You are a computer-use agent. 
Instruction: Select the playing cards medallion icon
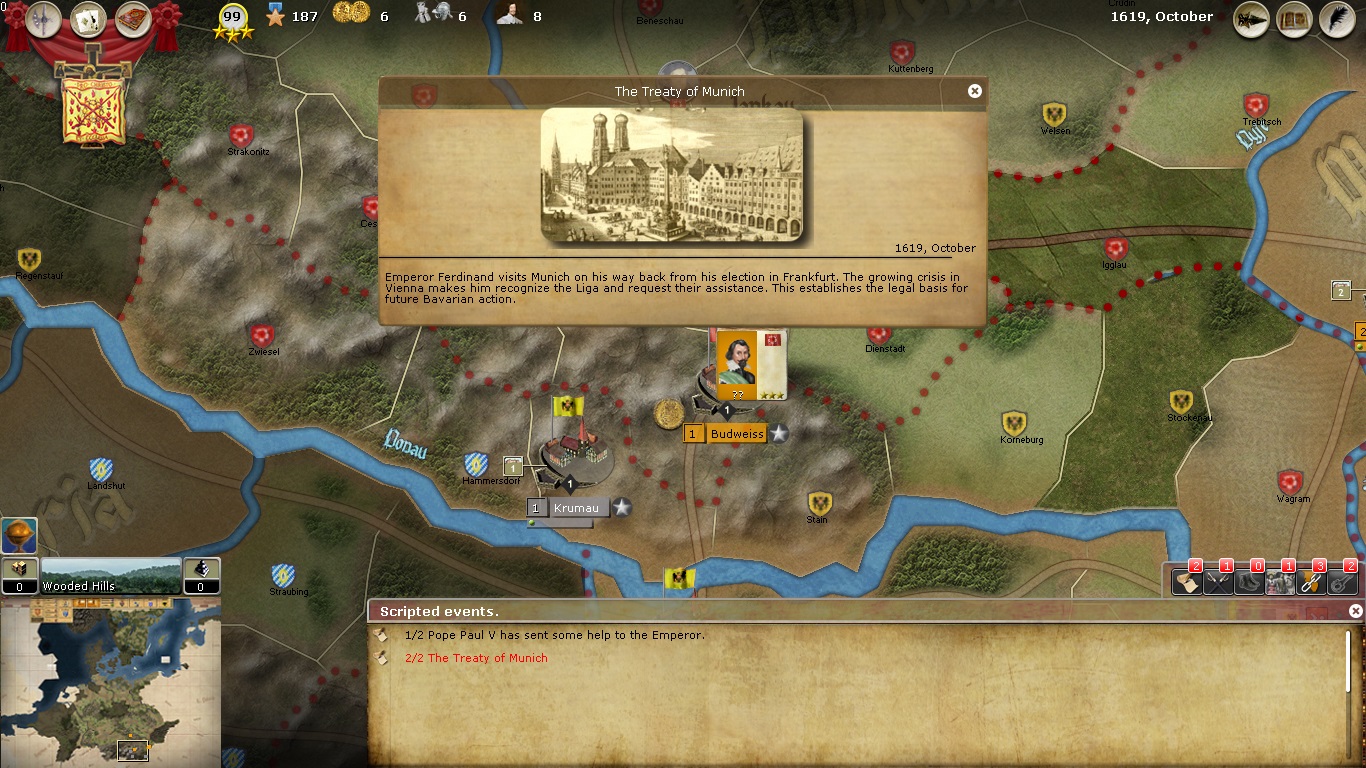88,17
